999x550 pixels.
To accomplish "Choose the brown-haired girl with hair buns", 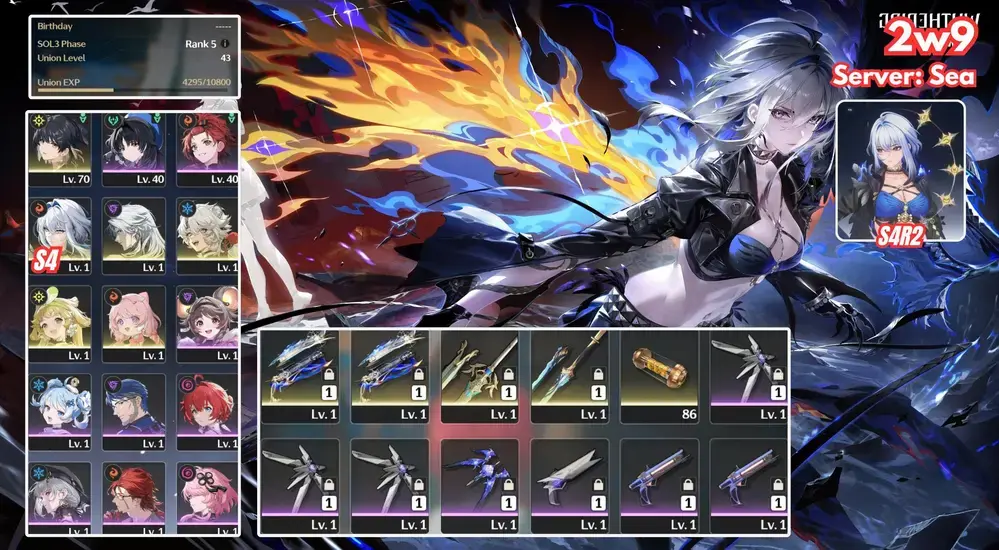I will coord(207,323).
